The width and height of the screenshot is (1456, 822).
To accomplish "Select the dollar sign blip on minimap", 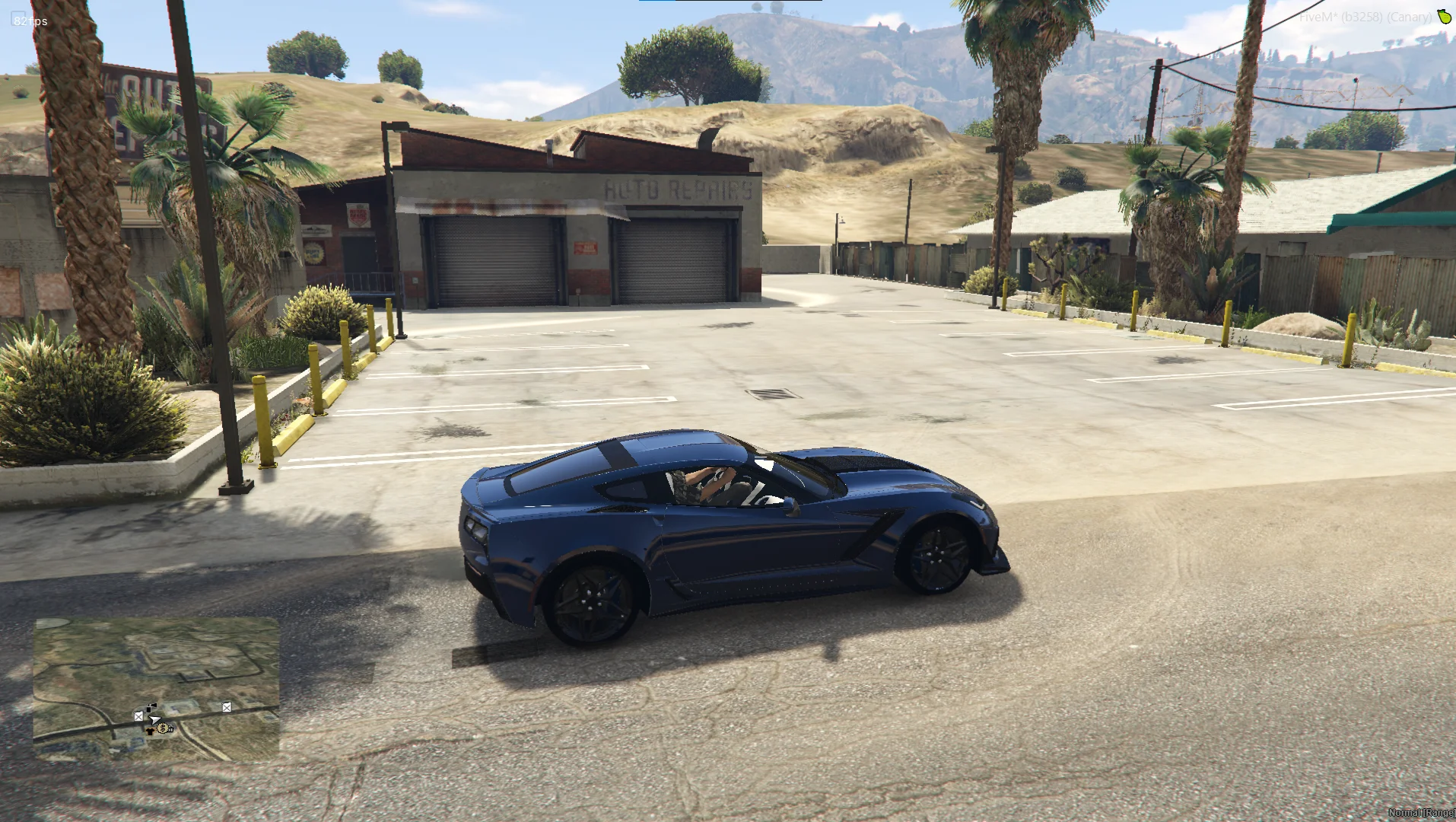I will 162,729.
